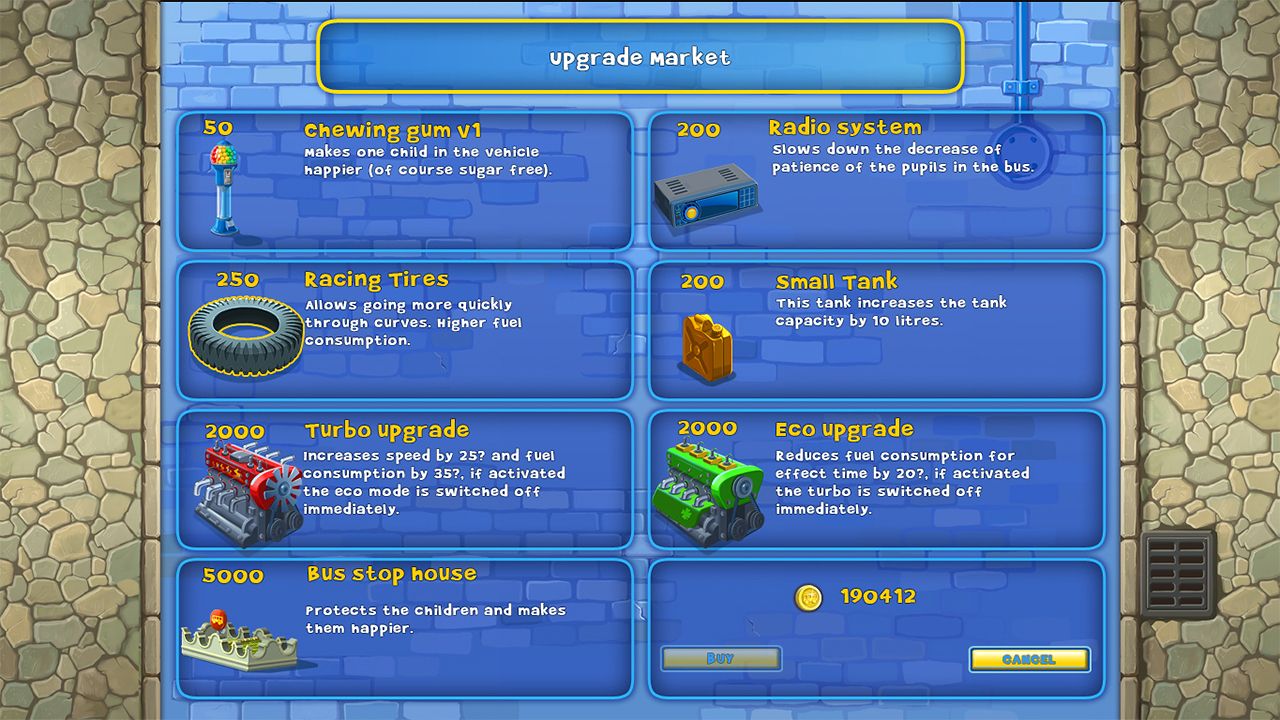The image size is (1280, 720).
Task: Choose the Racing Tires upgrade for 250
Action: 405,332
